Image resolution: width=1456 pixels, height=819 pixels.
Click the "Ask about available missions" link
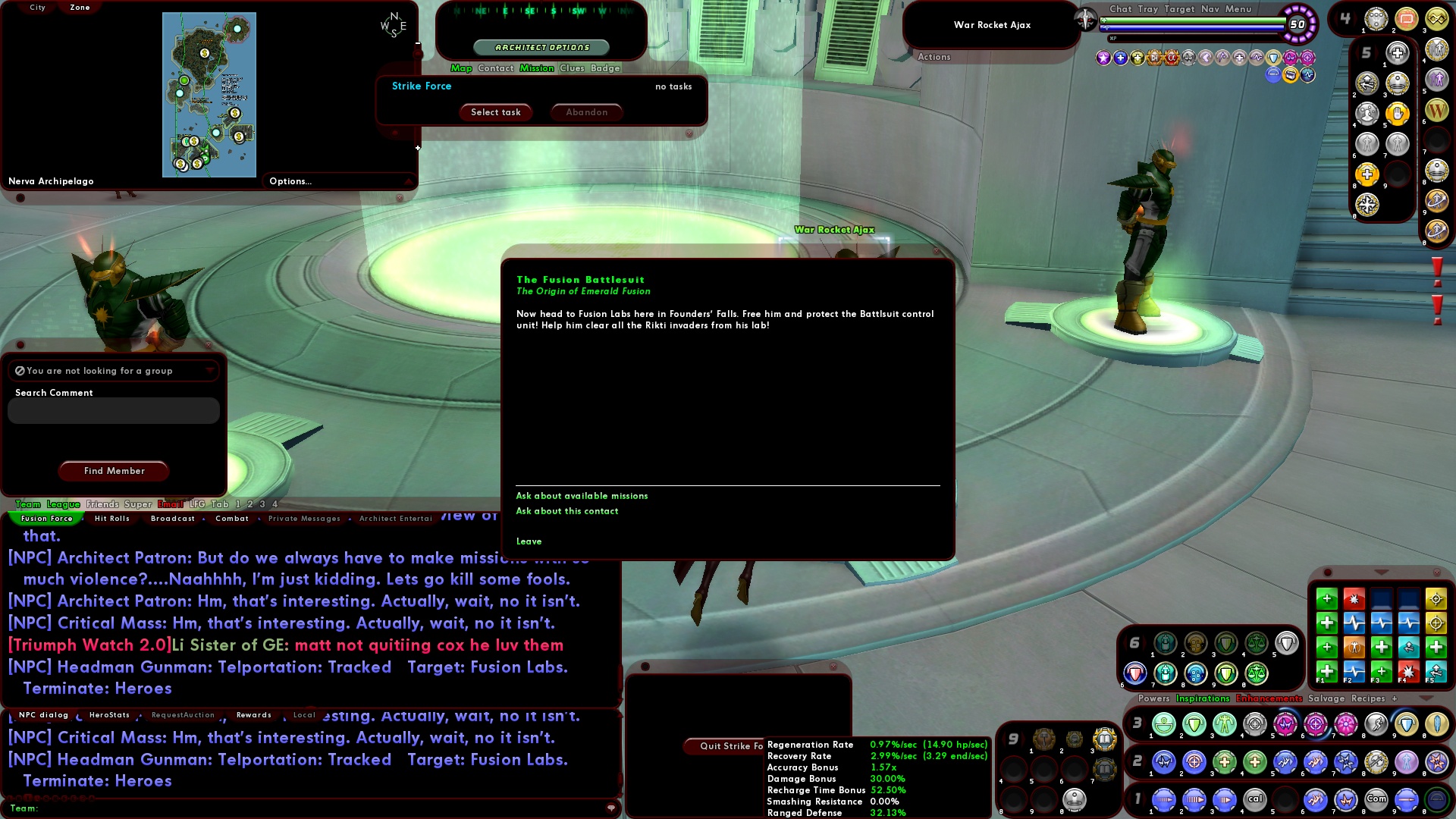pyautogui.click(x=582, y=495)
